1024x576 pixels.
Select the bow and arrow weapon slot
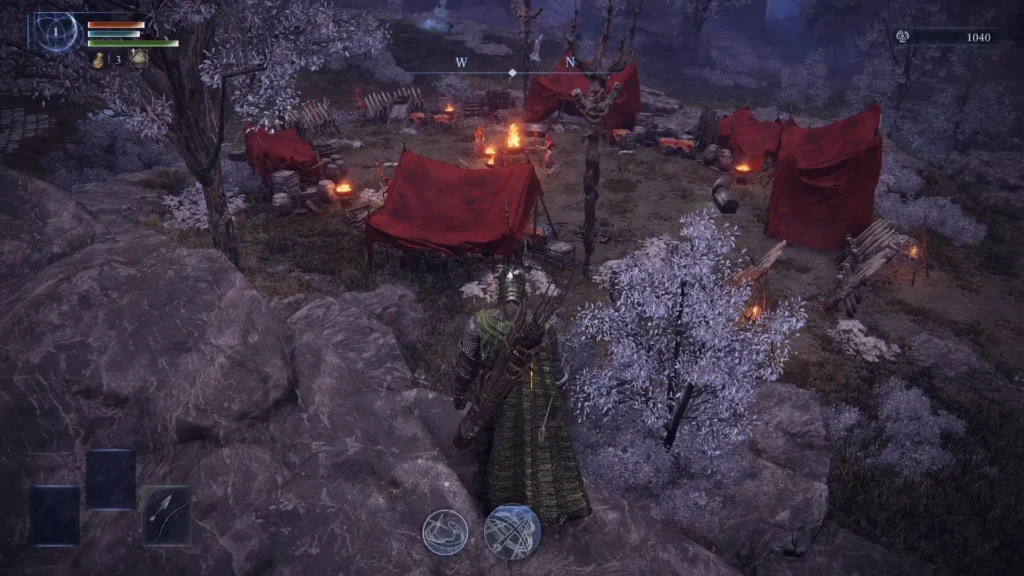click(x=166, y=514)
